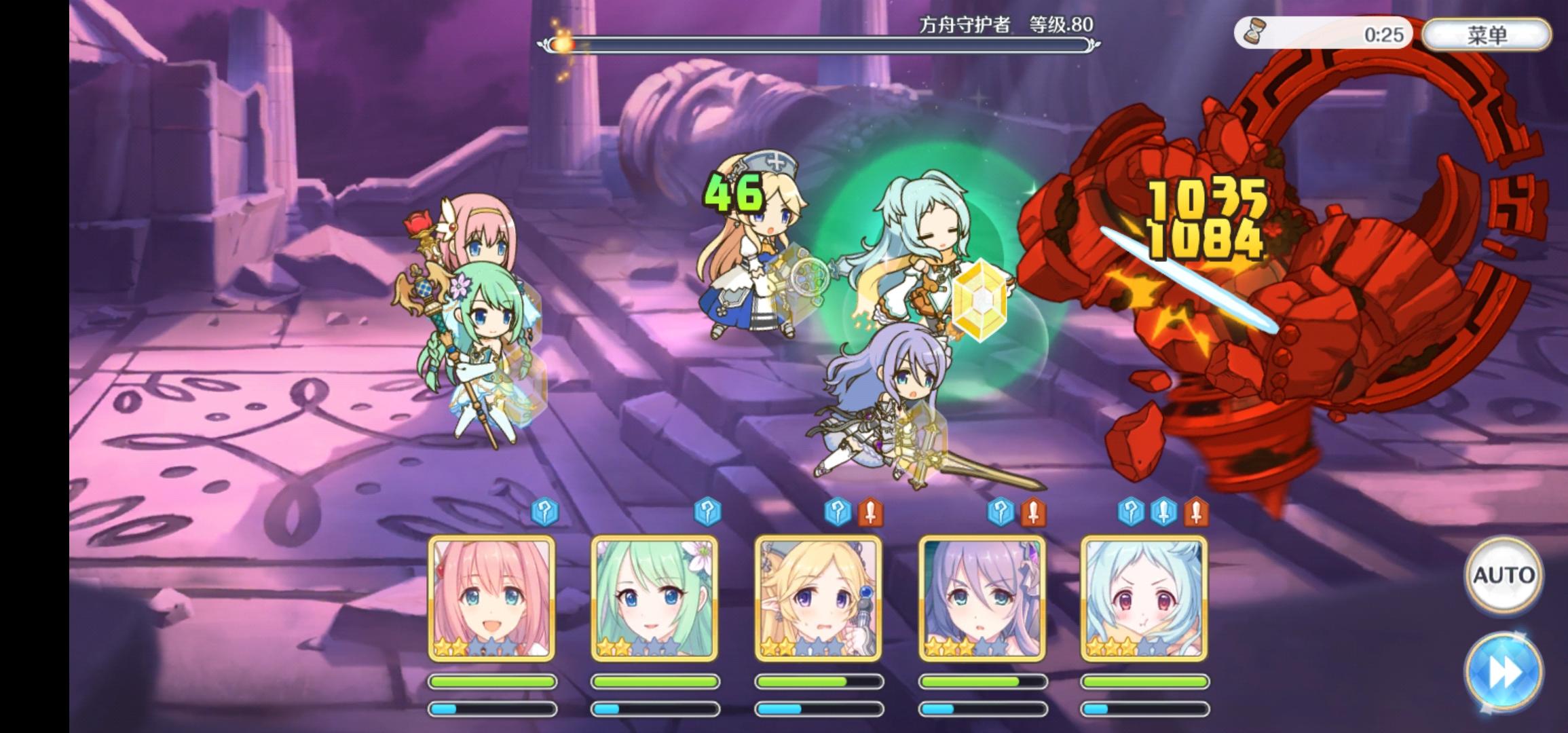The image size is (1568, 733).
Task: Click the red sword debuff above the blonde portrait
Action: pos(870,512)
